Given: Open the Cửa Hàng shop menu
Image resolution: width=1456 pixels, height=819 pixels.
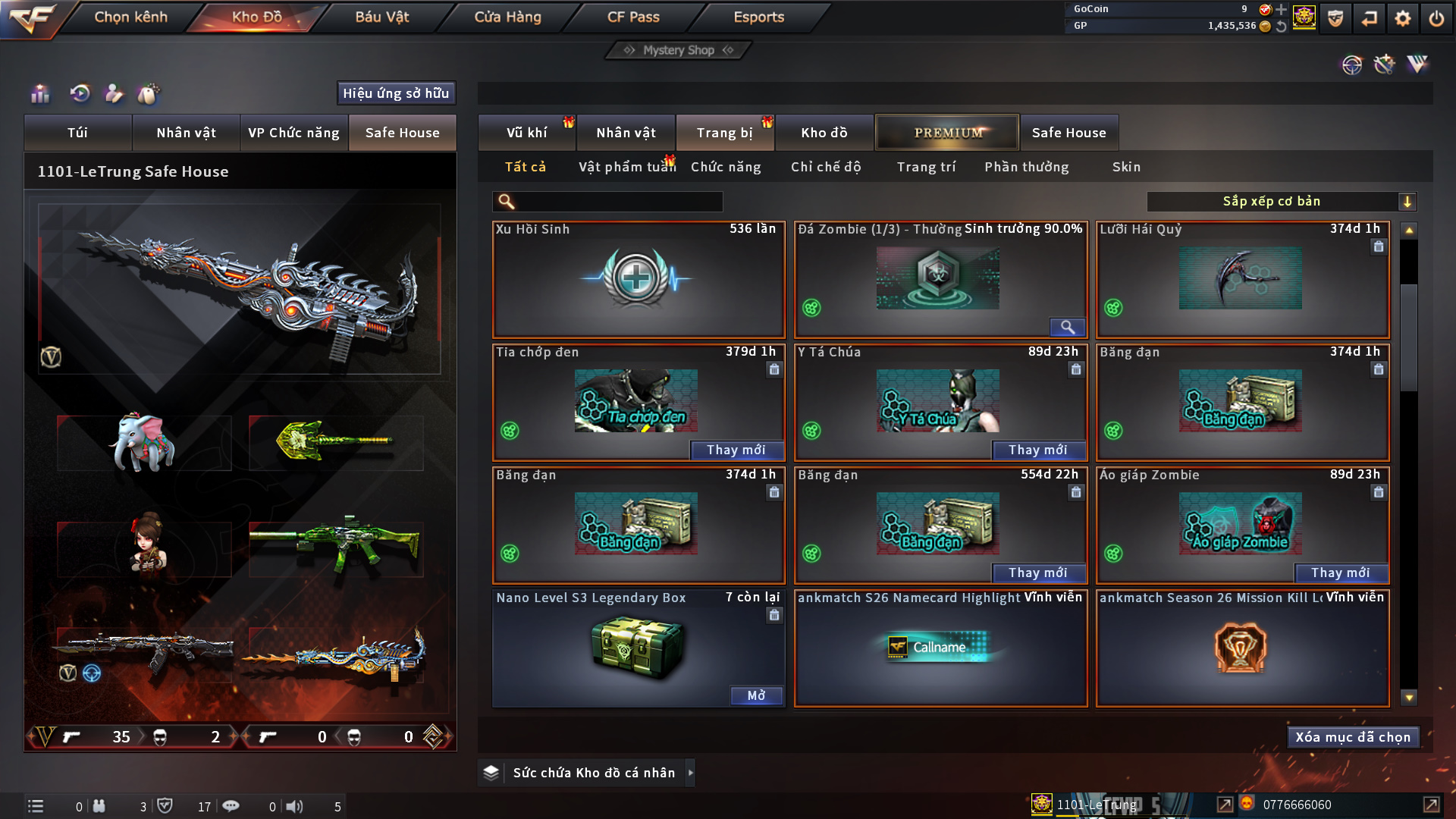Looking at the screenshot, I should click(x=507, y=17).
